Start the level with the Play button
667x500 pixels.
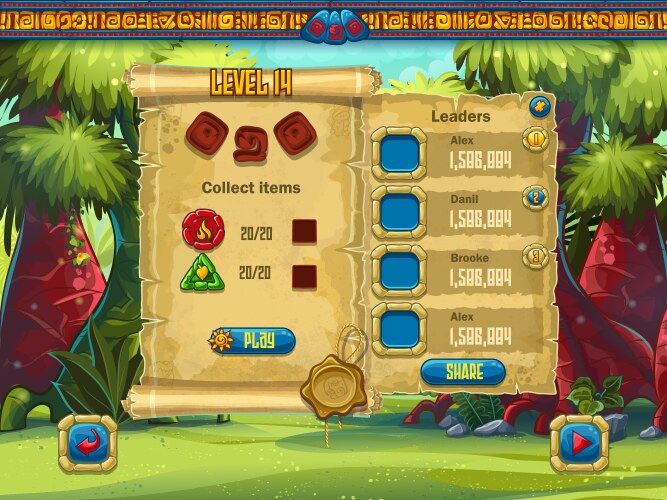(x=252, y=341)
